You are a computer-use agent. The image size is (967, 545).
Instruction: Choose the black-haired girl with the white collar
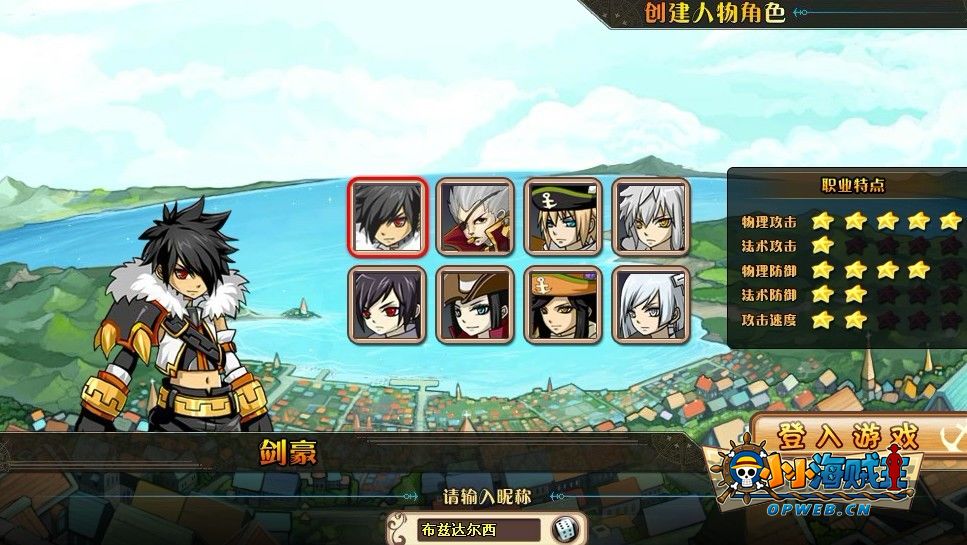point(388,304)
